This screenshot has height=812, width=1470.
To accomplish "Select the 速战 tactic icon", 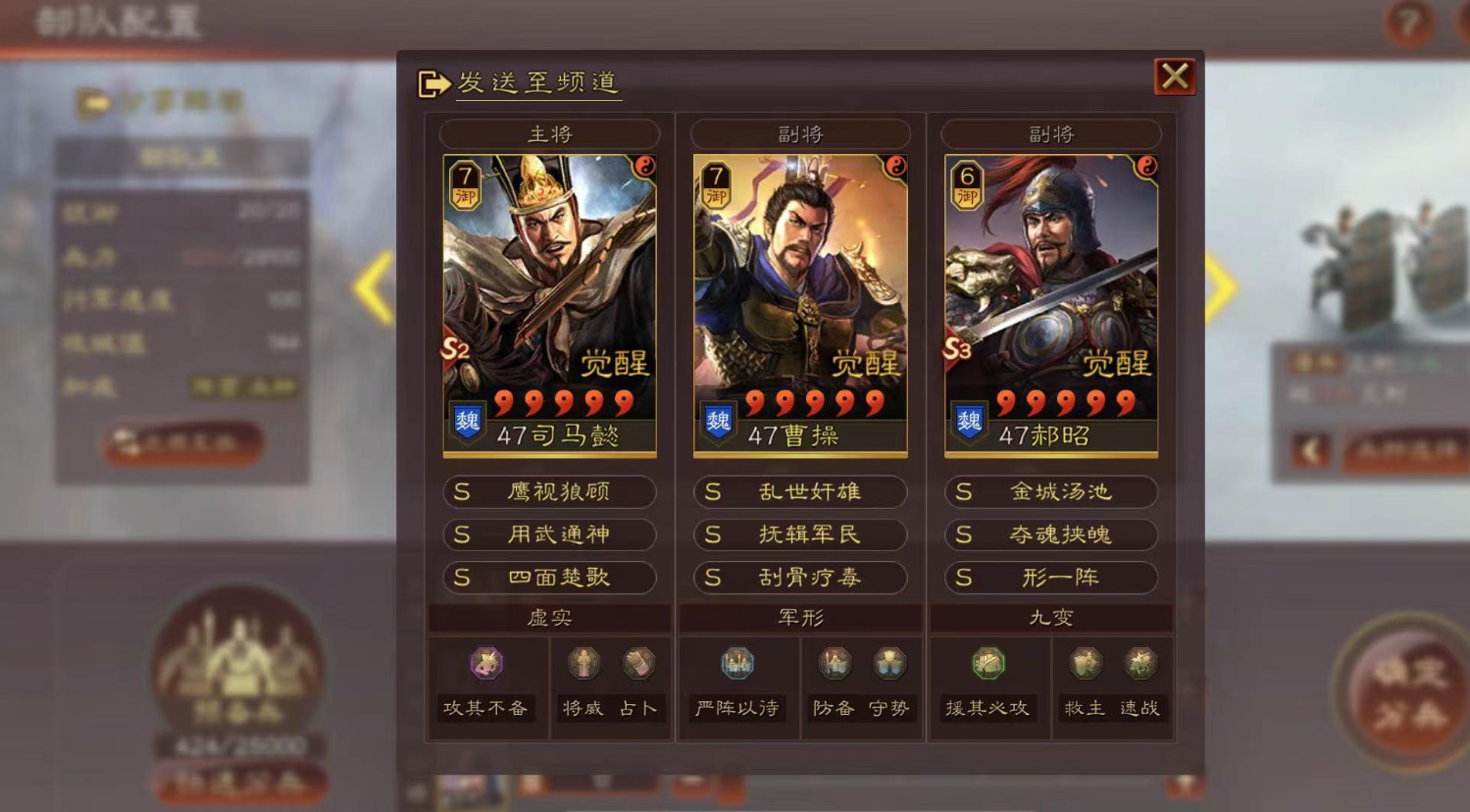I will (1140, 663).
